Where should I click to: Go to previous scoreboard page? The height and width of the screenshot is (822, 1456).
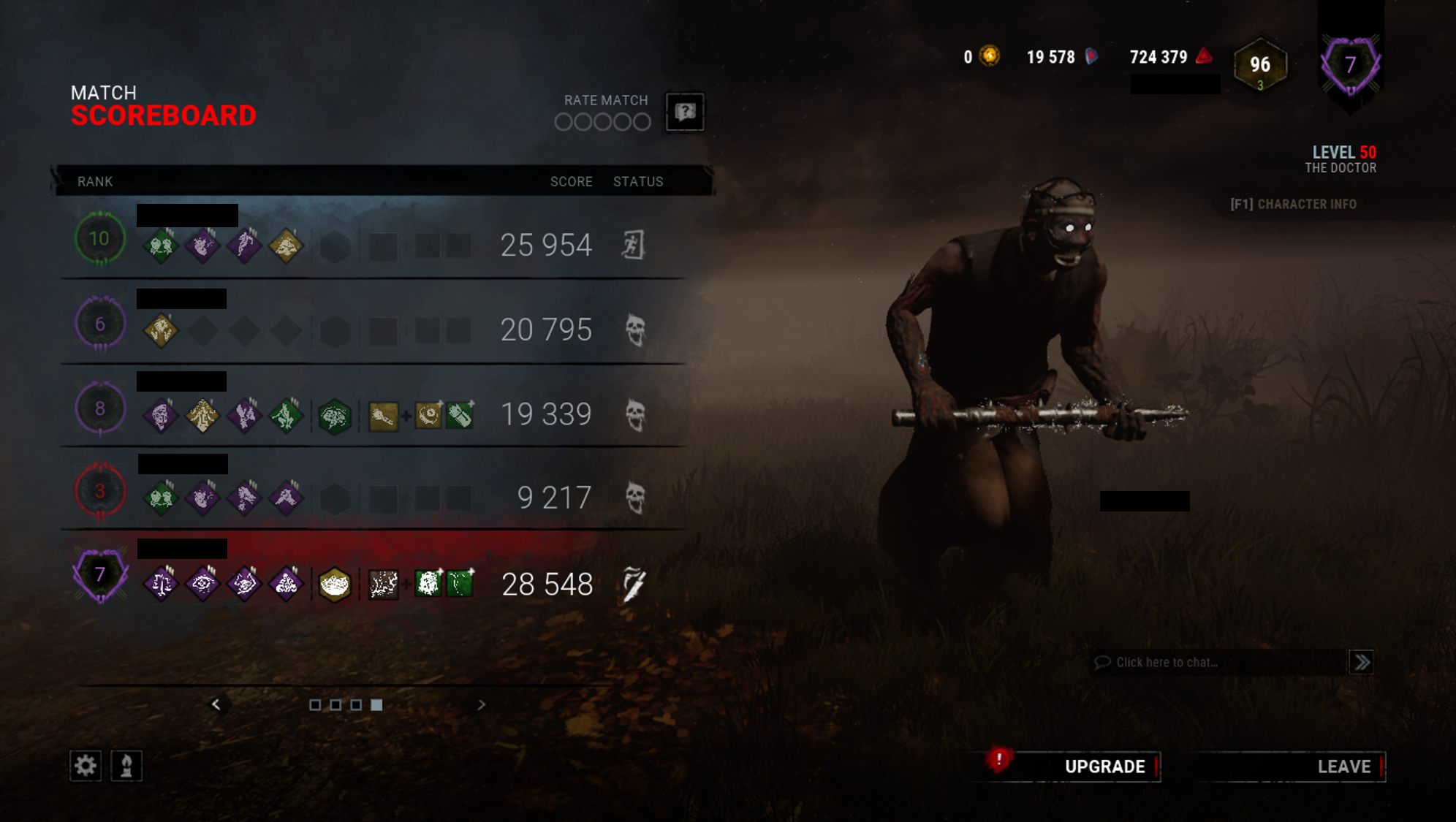[217, 704]
